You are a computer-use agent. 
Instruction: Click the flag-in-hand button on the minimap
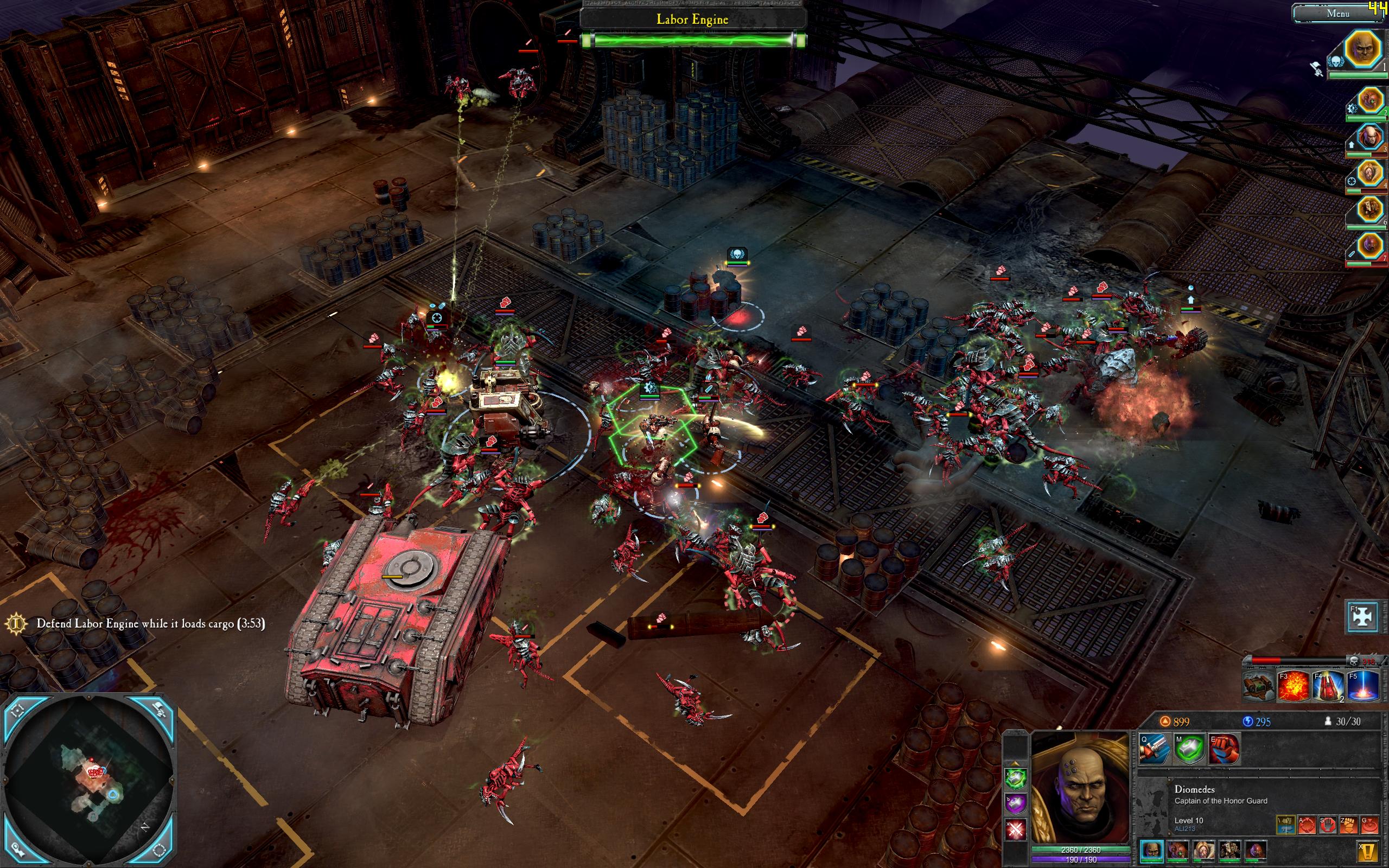(160, 711)
